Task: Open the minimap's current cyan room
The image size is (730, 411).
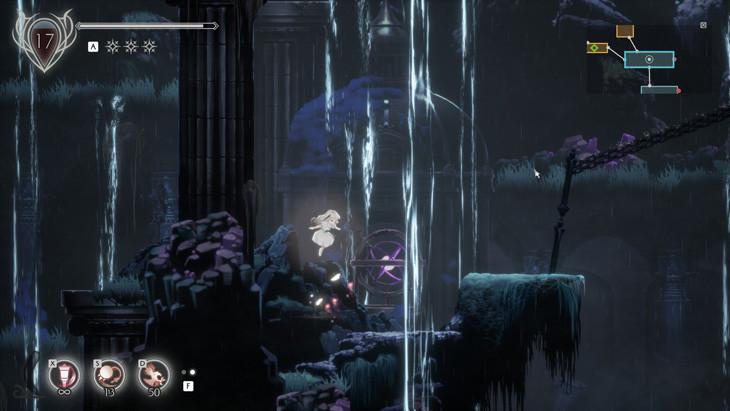Action: click(x=649, y=60)
